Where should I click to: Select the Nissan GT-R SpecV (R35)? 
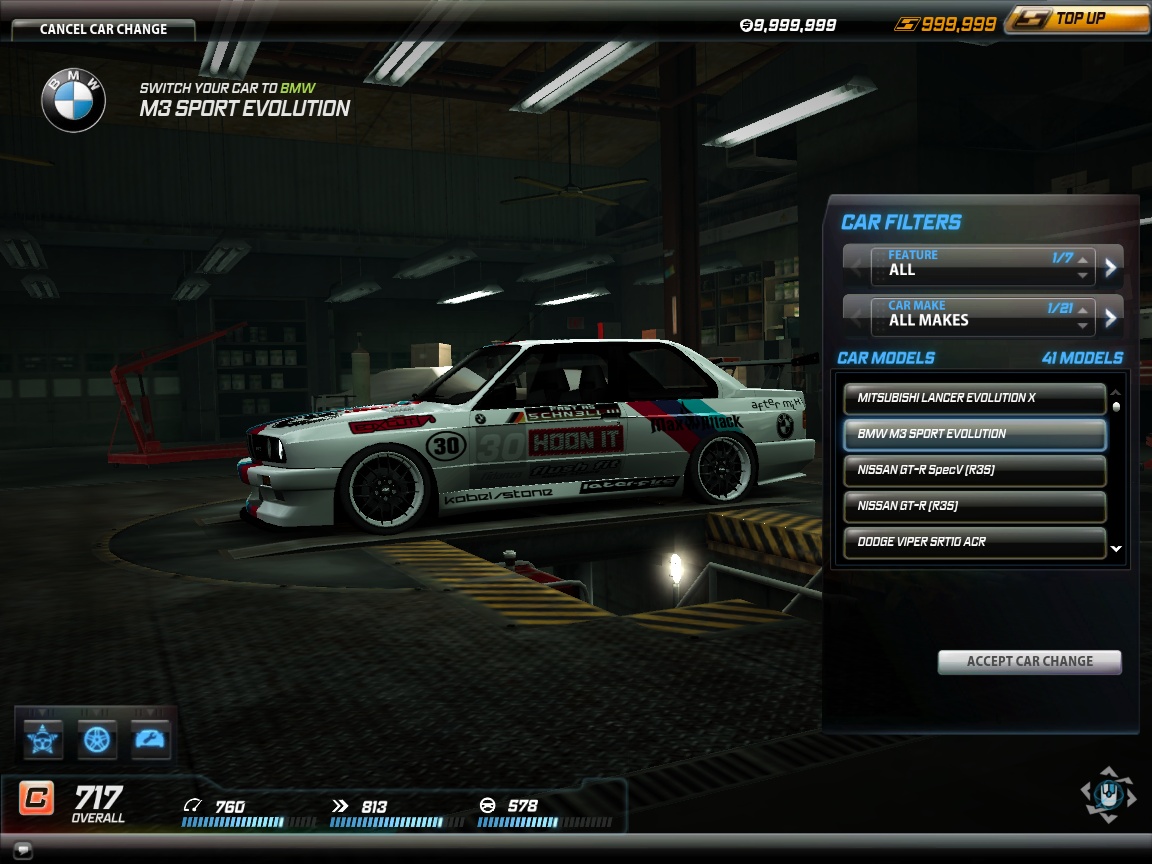click(974, 470)
